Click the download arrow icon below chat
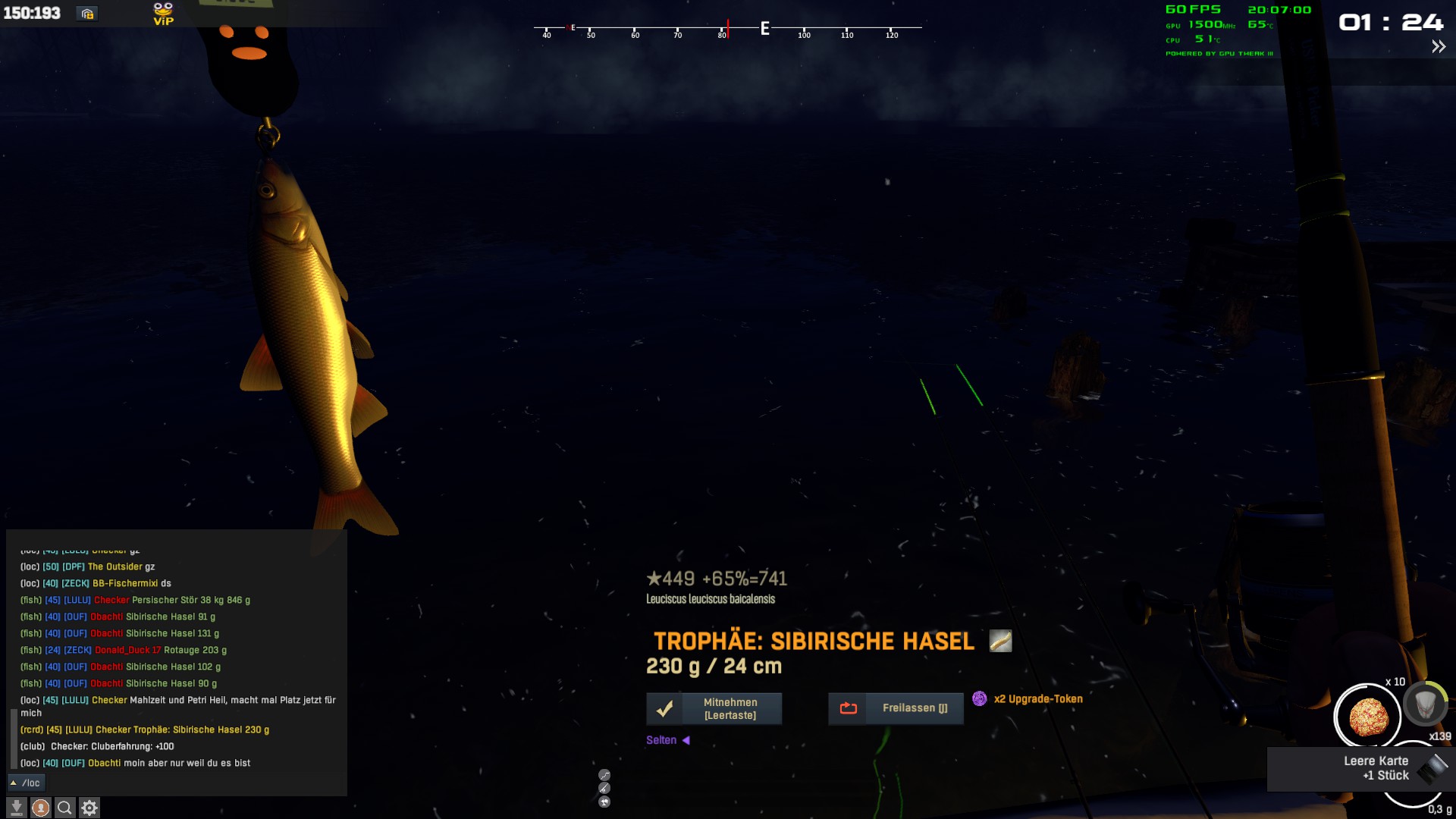This screenshot has height=819, width=1456. (17, 808)
